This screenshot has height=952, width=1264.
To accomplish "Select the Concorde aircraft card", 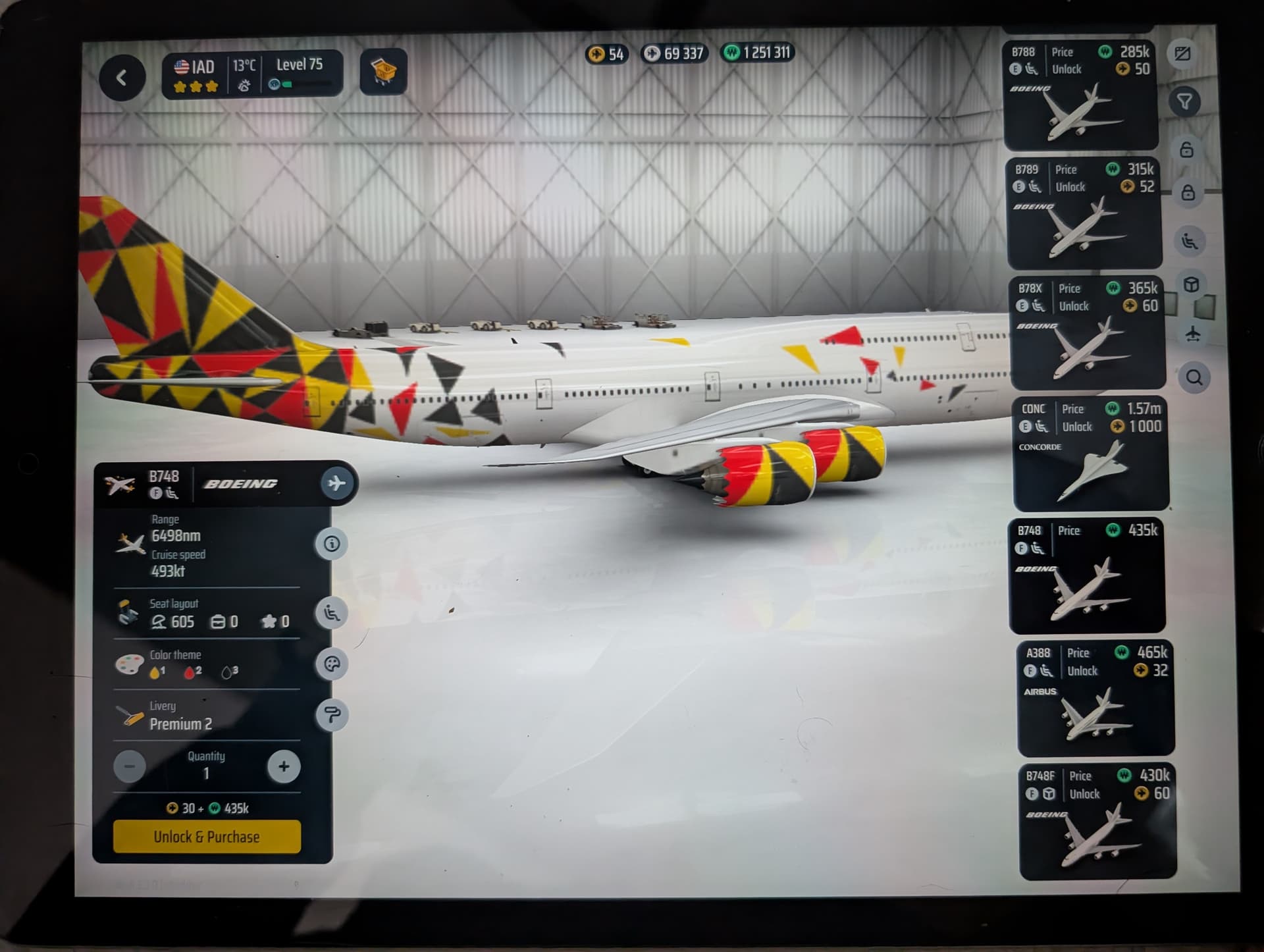I will [1091, 454].
